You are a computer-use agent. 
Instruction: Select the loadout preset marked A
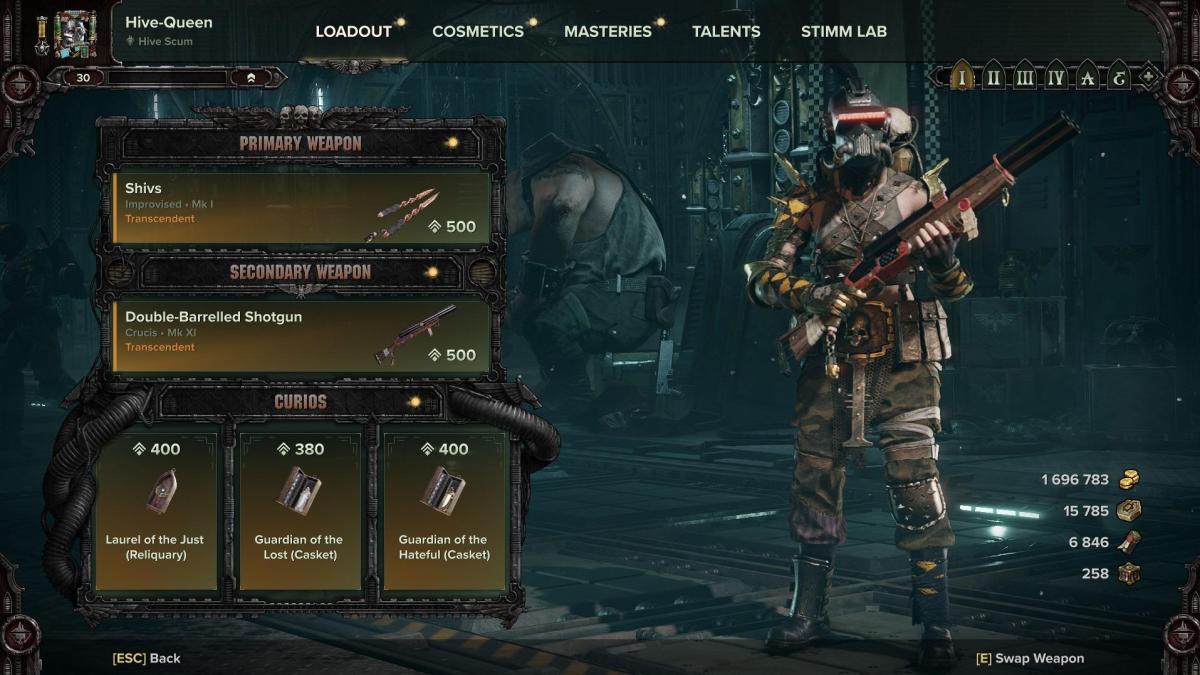pos(1087,76)
